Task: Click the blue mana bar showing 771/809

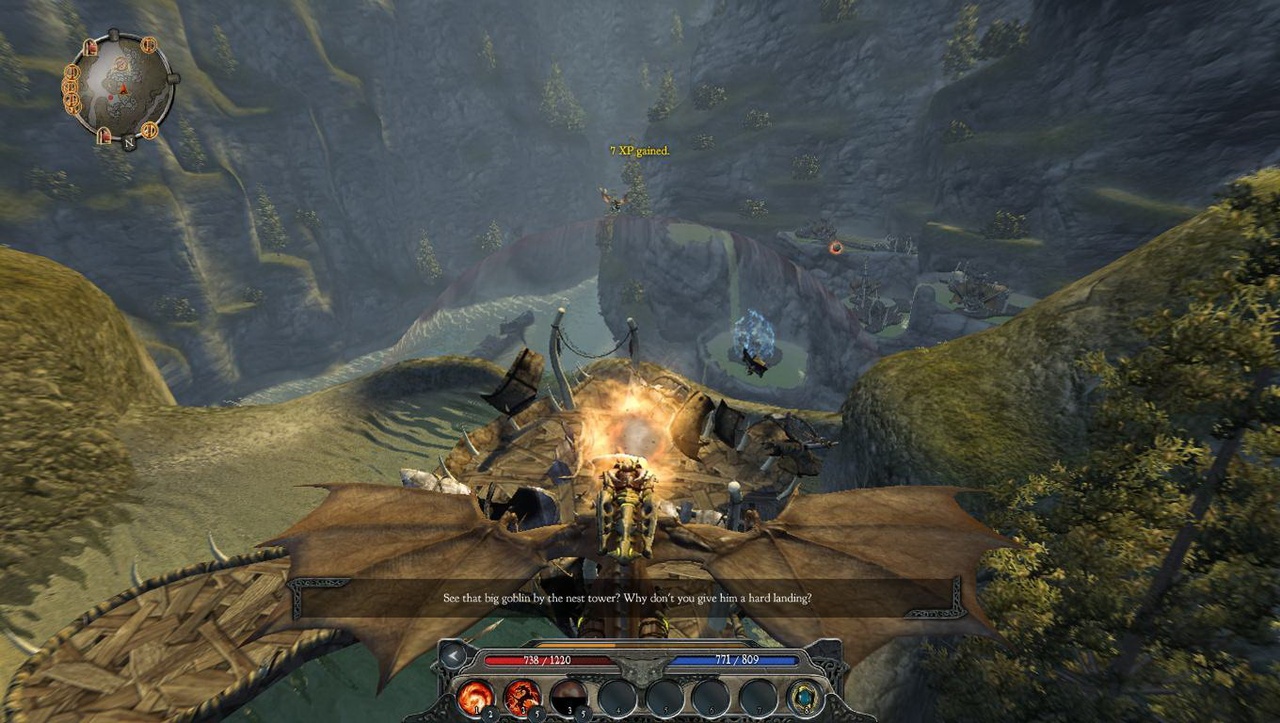Action: 734,660
